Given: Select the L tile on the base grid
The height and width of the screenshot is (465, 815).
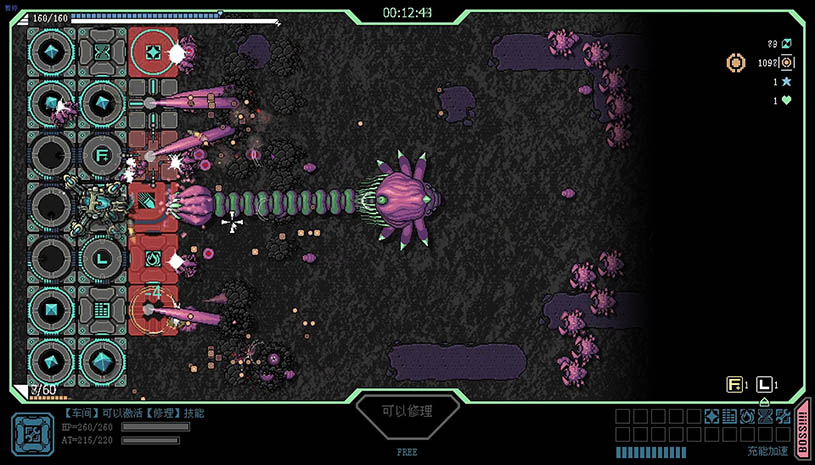Looking at the screenshot, I should click(x=102, y=259).
